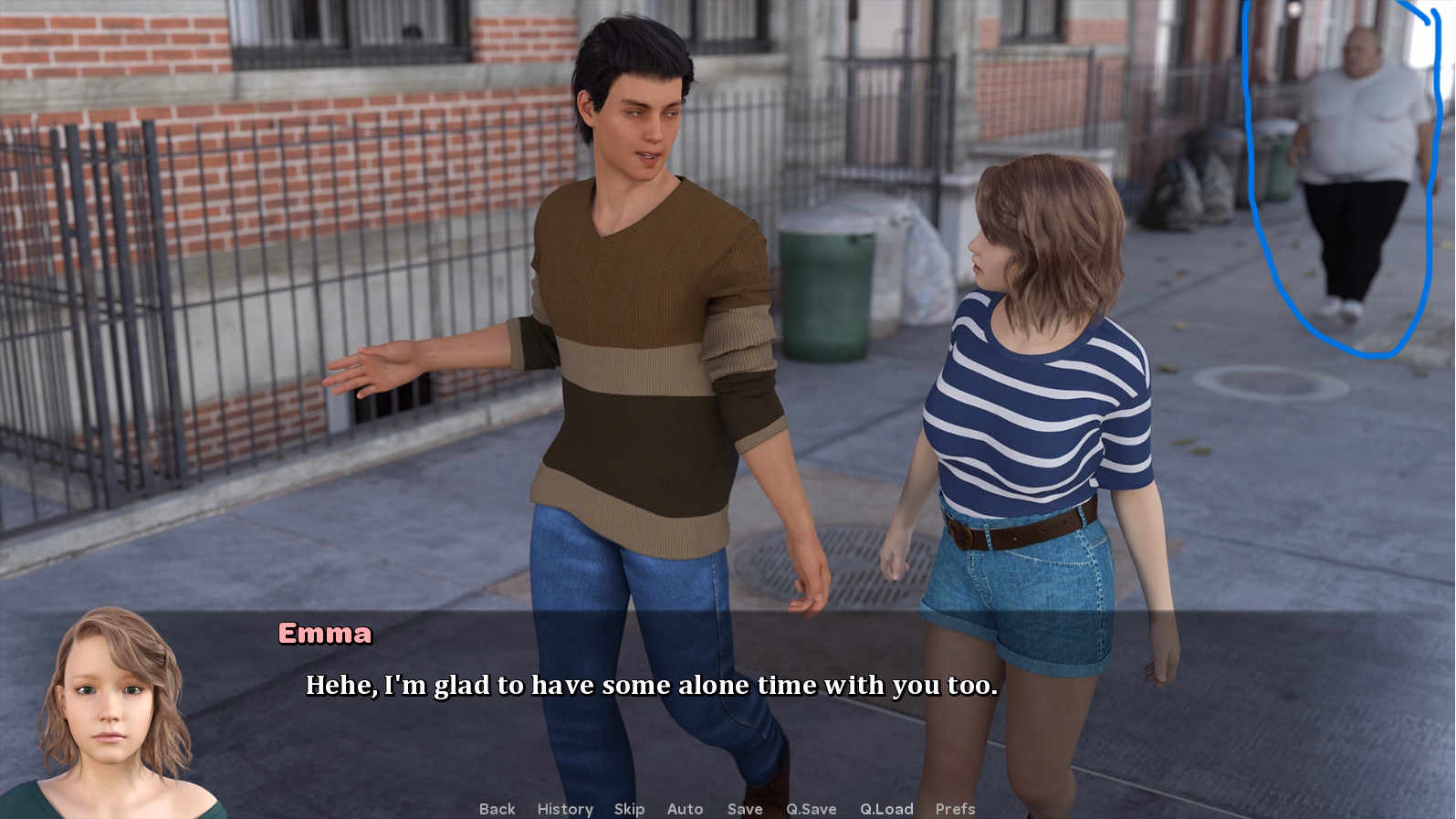Open the Prefs settings menu
1456x819 pixels.
click(955, 809)
